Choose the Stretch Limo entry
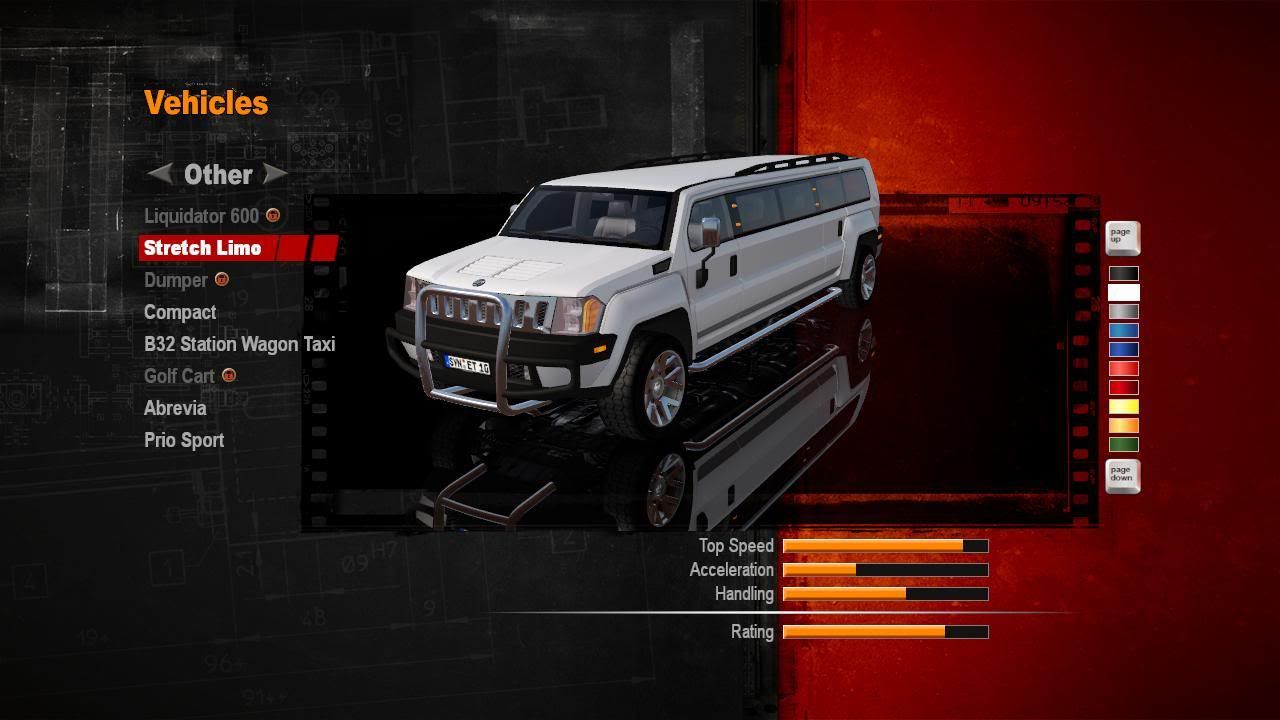1280x720 pixels. pos(202,248)
